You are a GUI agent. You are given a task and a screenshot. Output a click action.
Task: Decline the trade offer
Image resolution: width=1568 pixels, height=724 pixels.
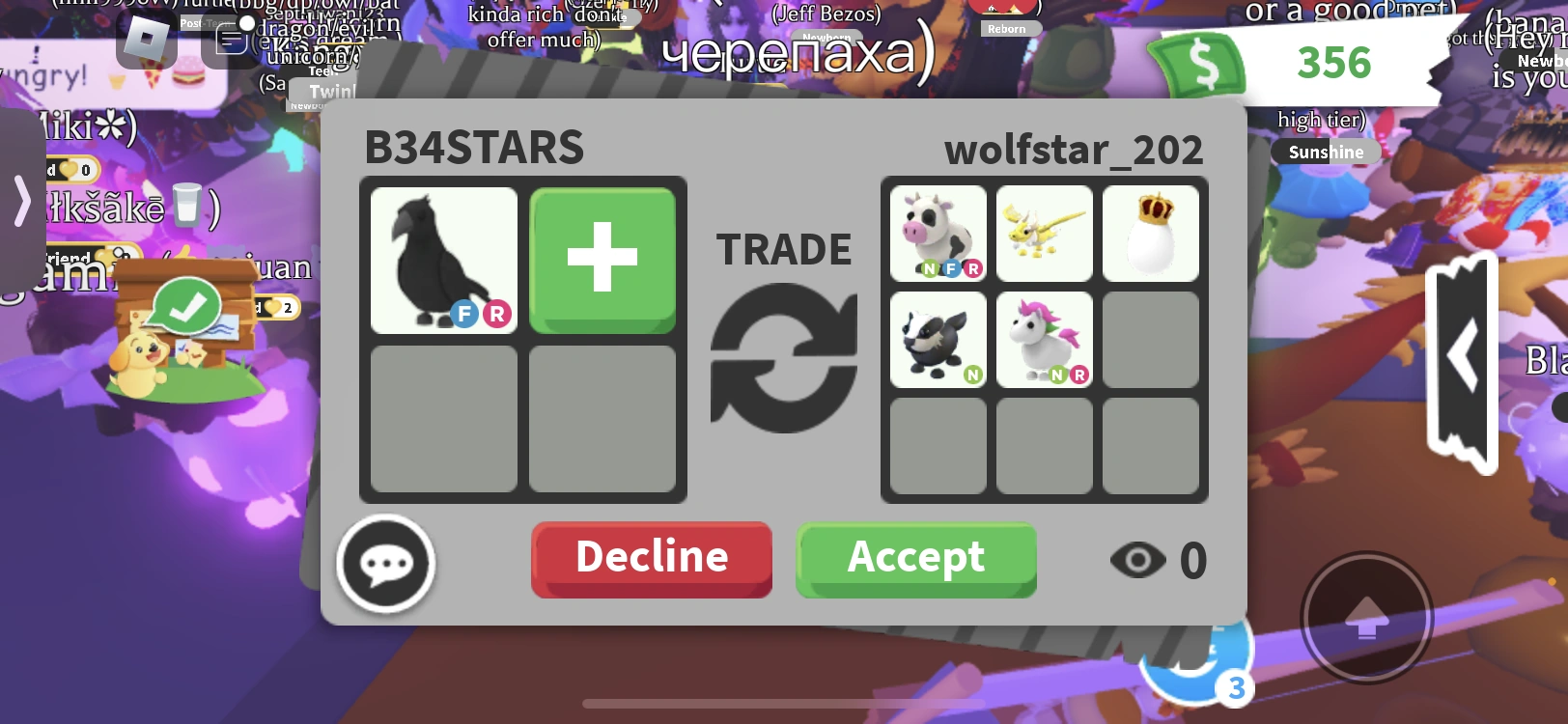651,556
